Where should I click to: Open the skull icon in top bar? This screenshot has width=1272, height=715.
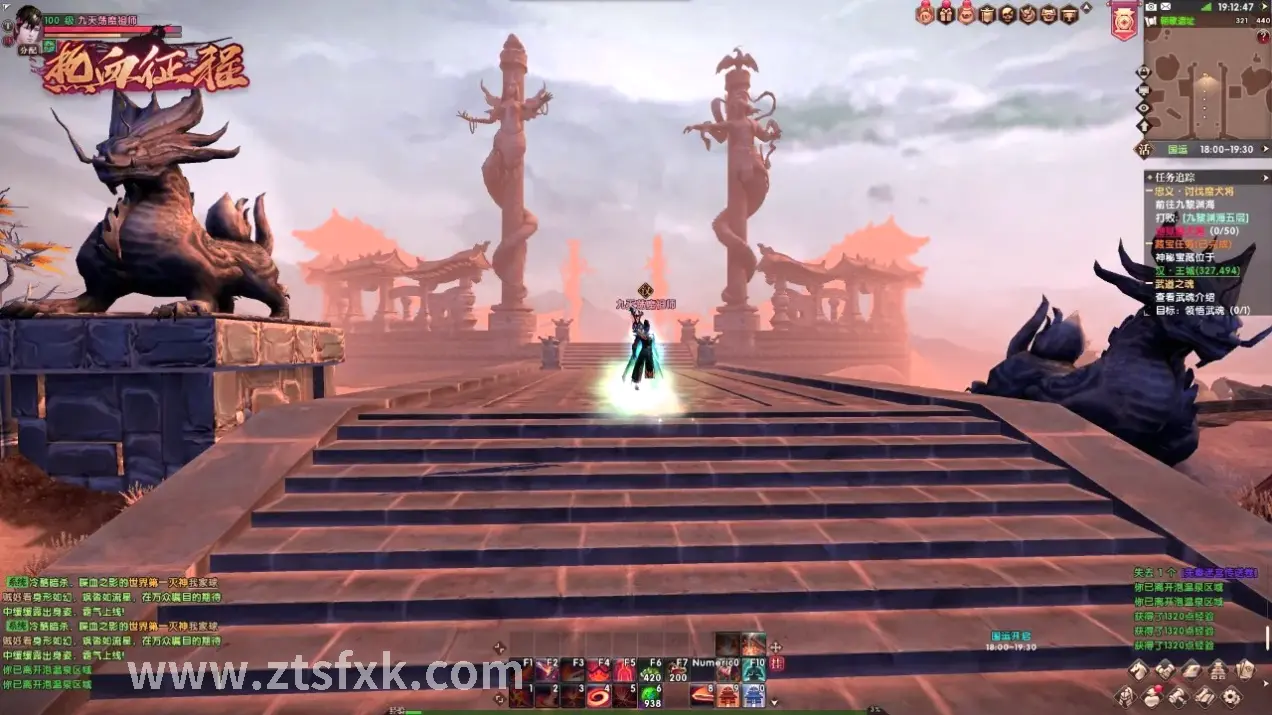tap(1008, 14)
